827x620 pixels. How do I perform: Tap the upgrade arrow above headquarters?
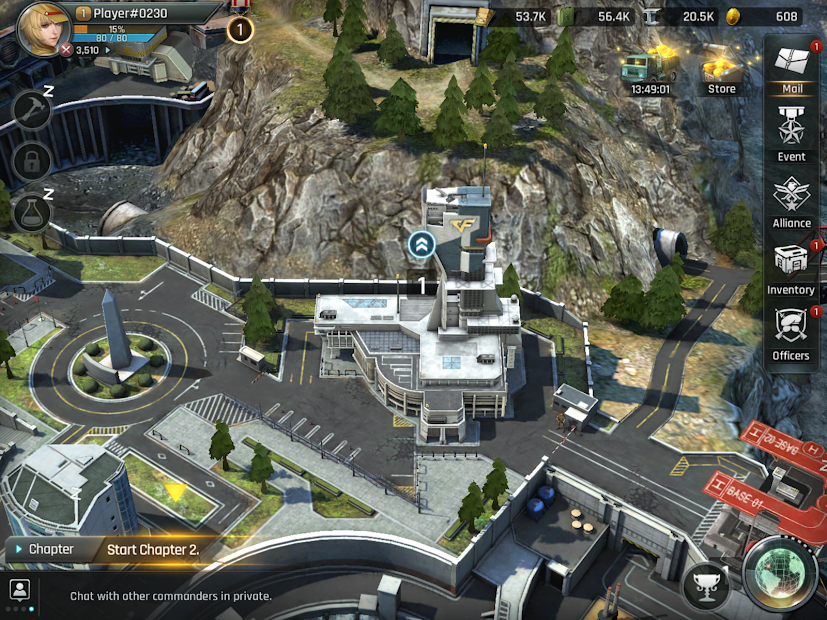[421, 243]
